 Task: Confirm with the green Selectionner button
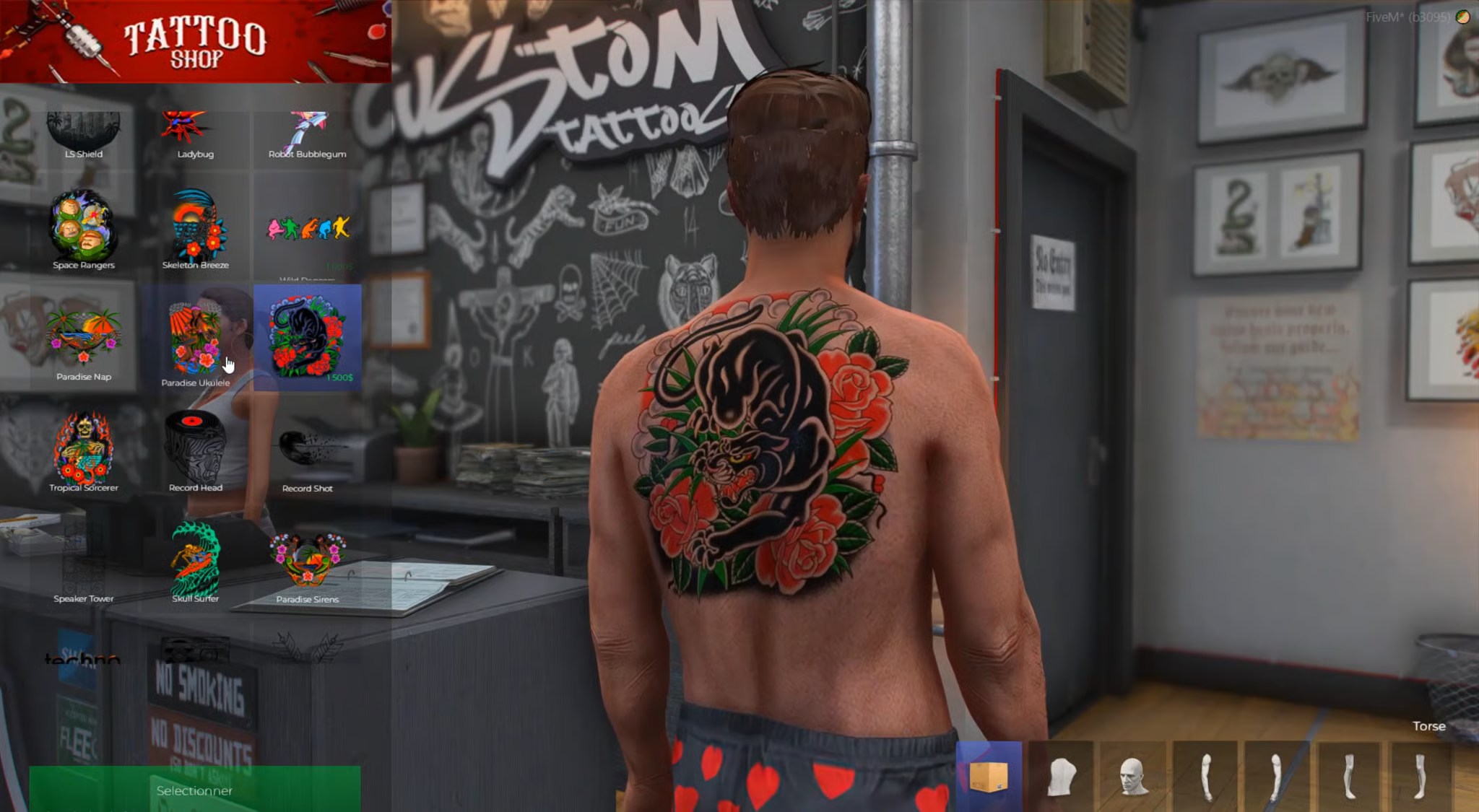(x=194, y=790)
